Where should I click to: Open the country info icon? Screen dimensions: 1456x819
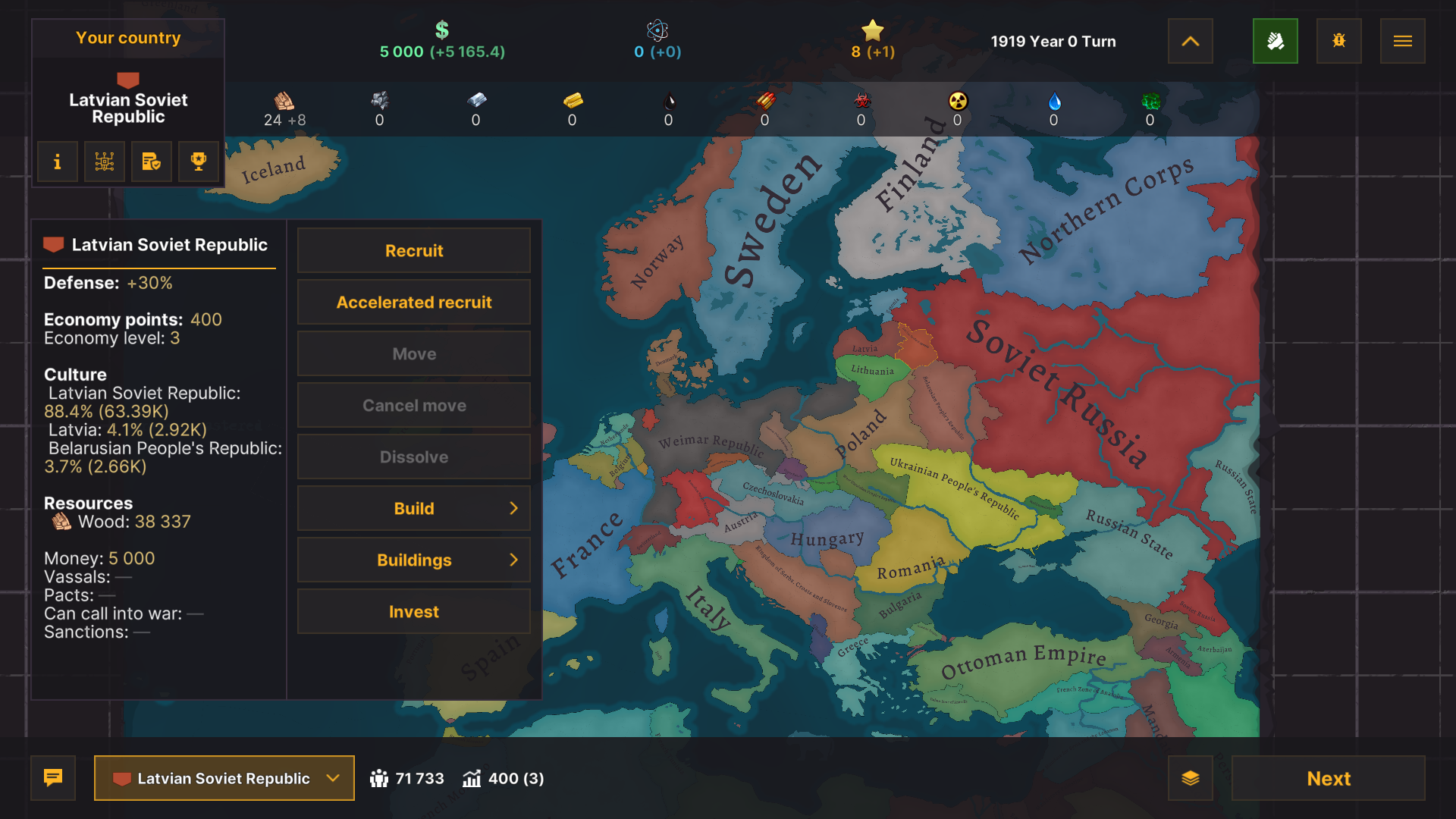tap(57, 162)
